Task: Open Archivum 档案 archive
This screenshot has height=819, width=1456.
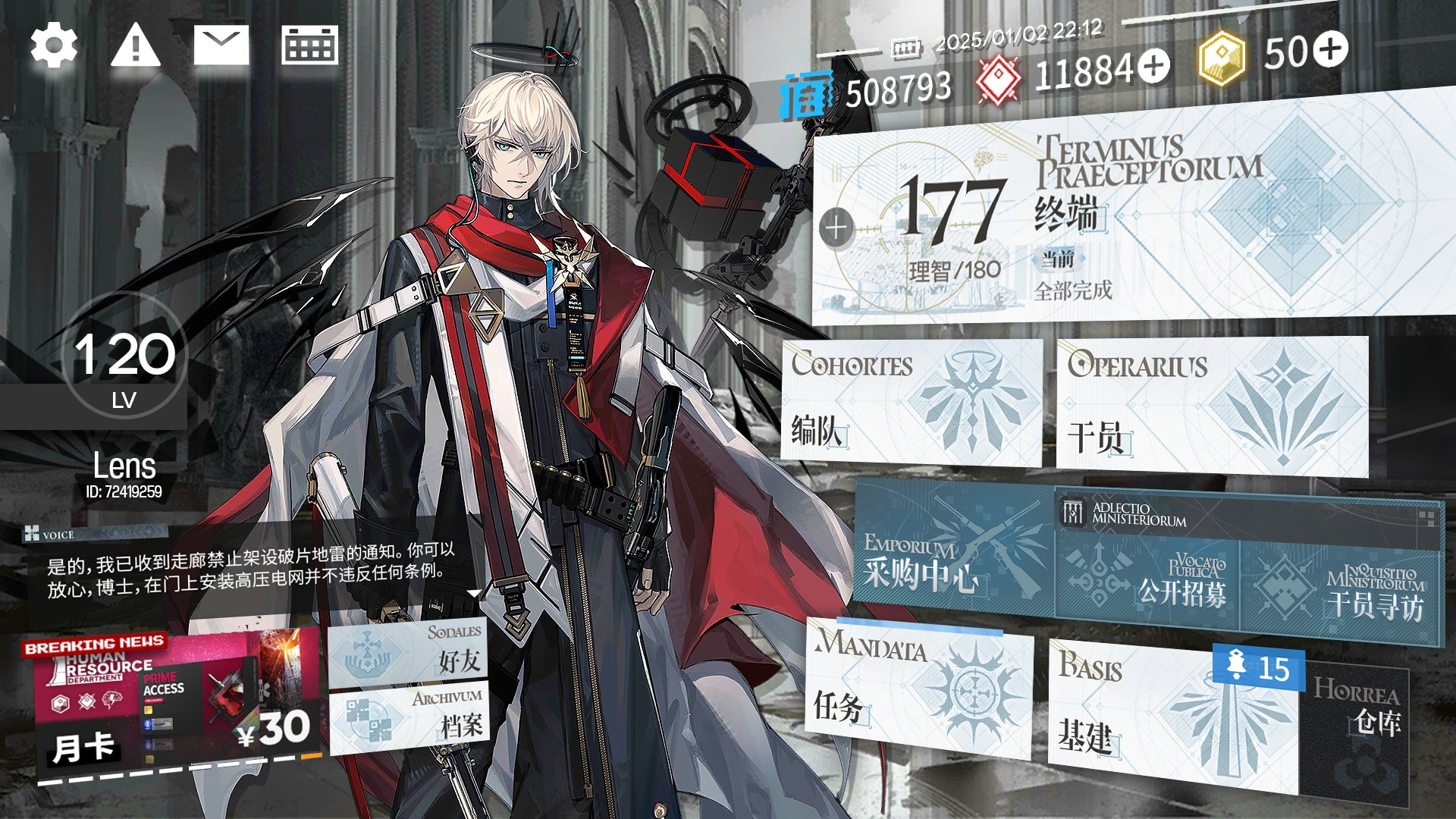Action: (x=409, y=720)
